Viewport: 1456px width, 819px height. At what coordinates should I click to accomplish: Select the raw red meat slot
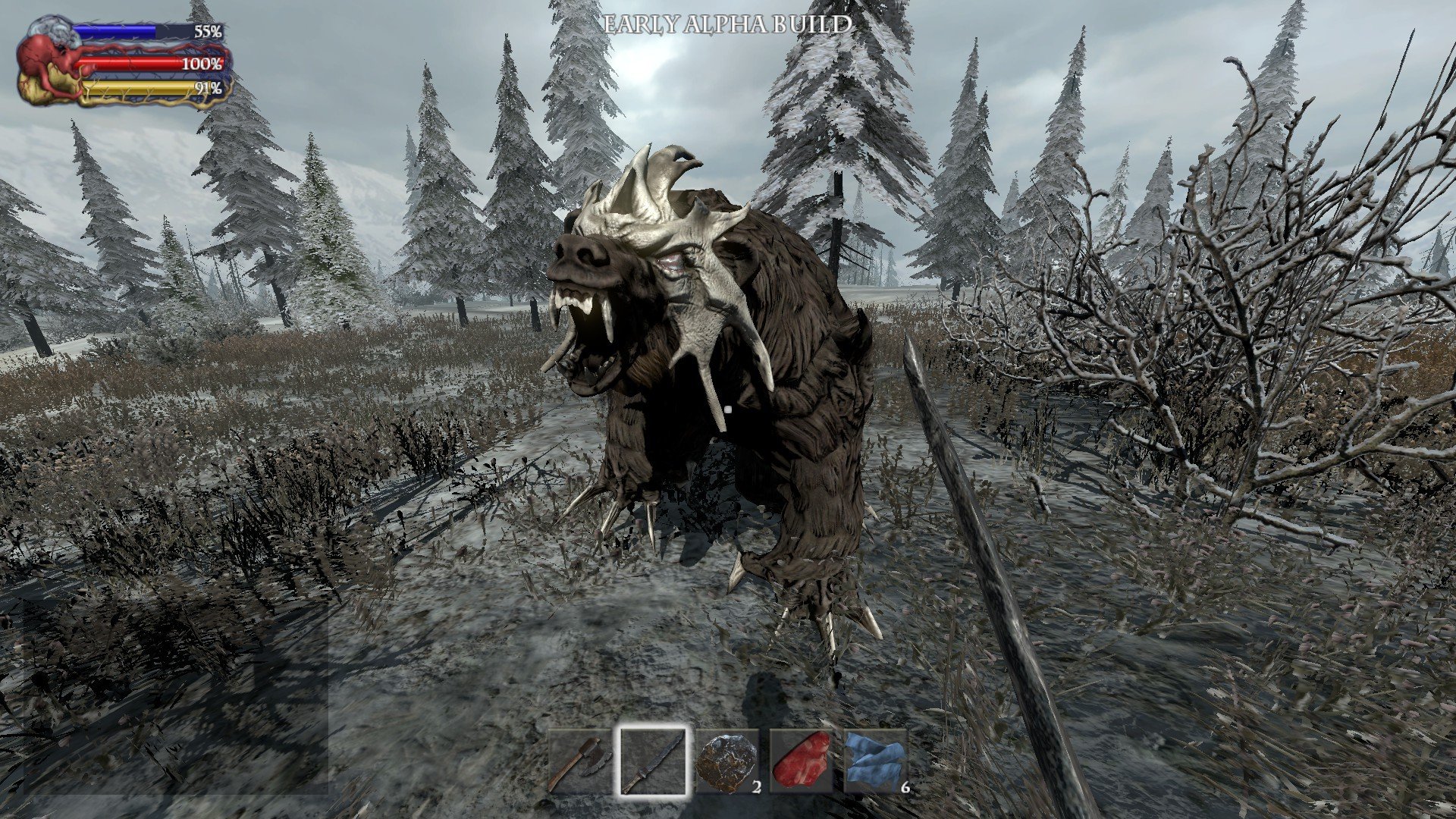click(801, 761)
